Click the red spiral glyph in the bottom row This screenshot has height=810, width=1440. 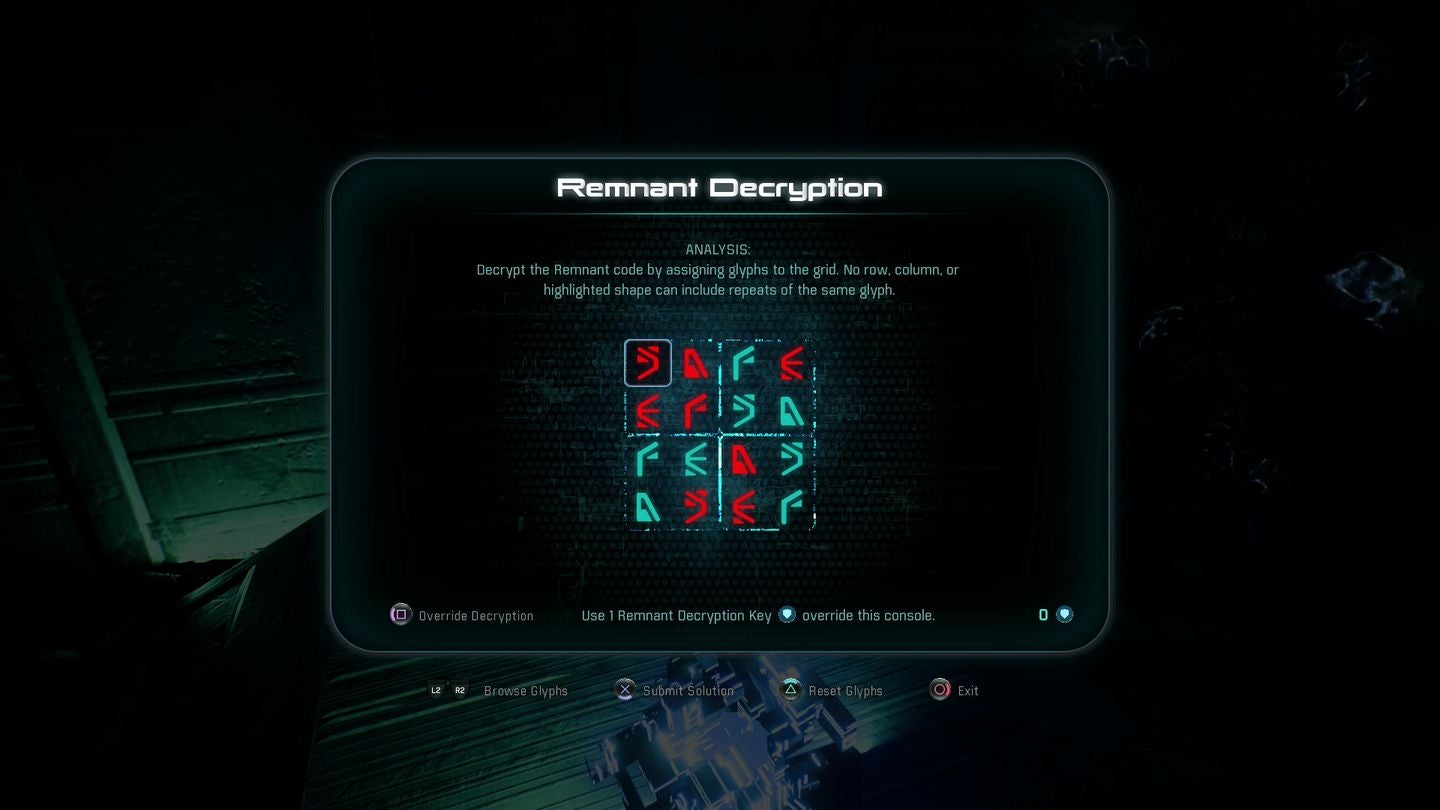pyautogui.click(x=695, y=508)
